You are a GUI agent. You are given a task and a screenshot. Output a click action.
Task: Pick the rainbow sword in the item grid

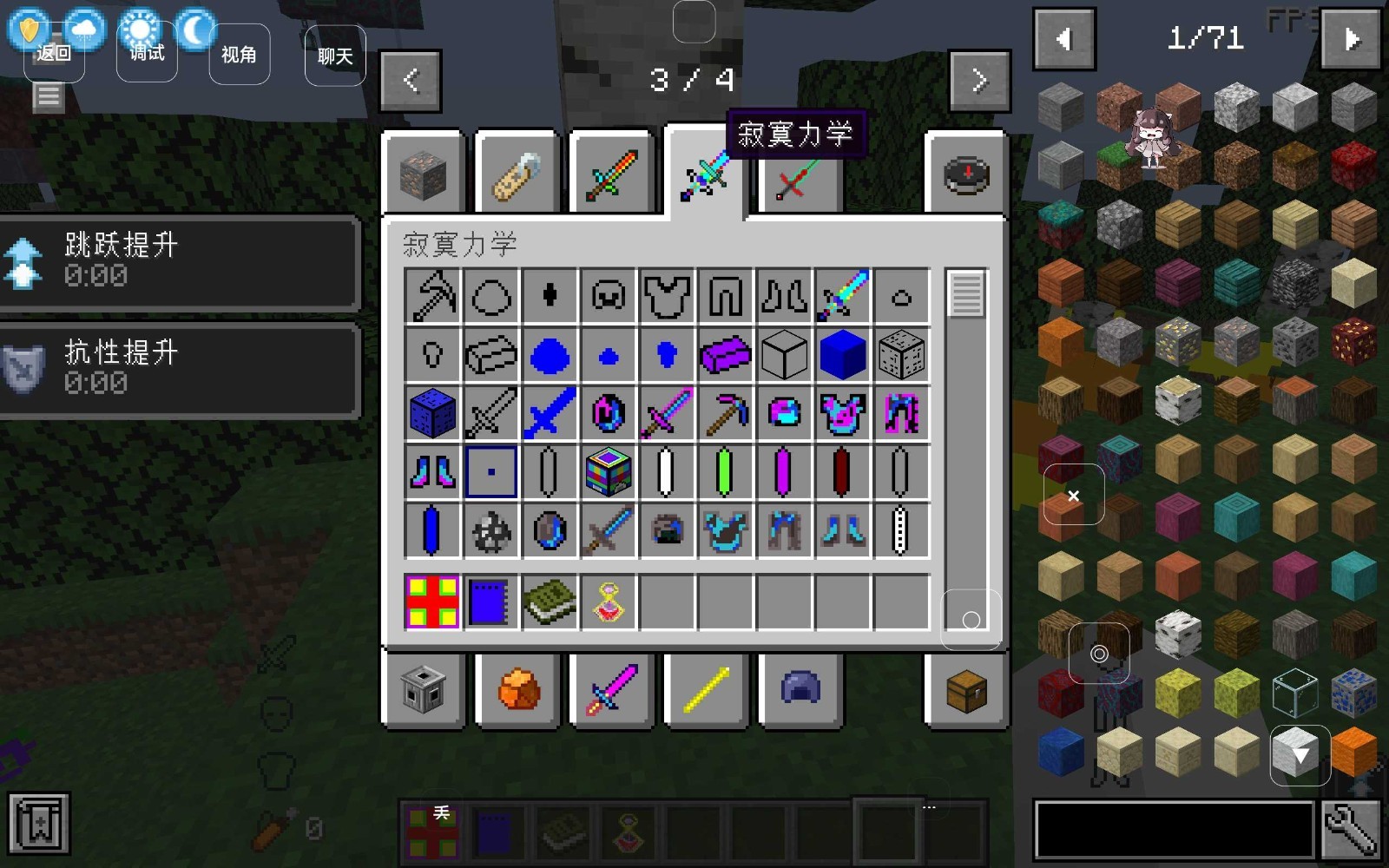(842, 296)
